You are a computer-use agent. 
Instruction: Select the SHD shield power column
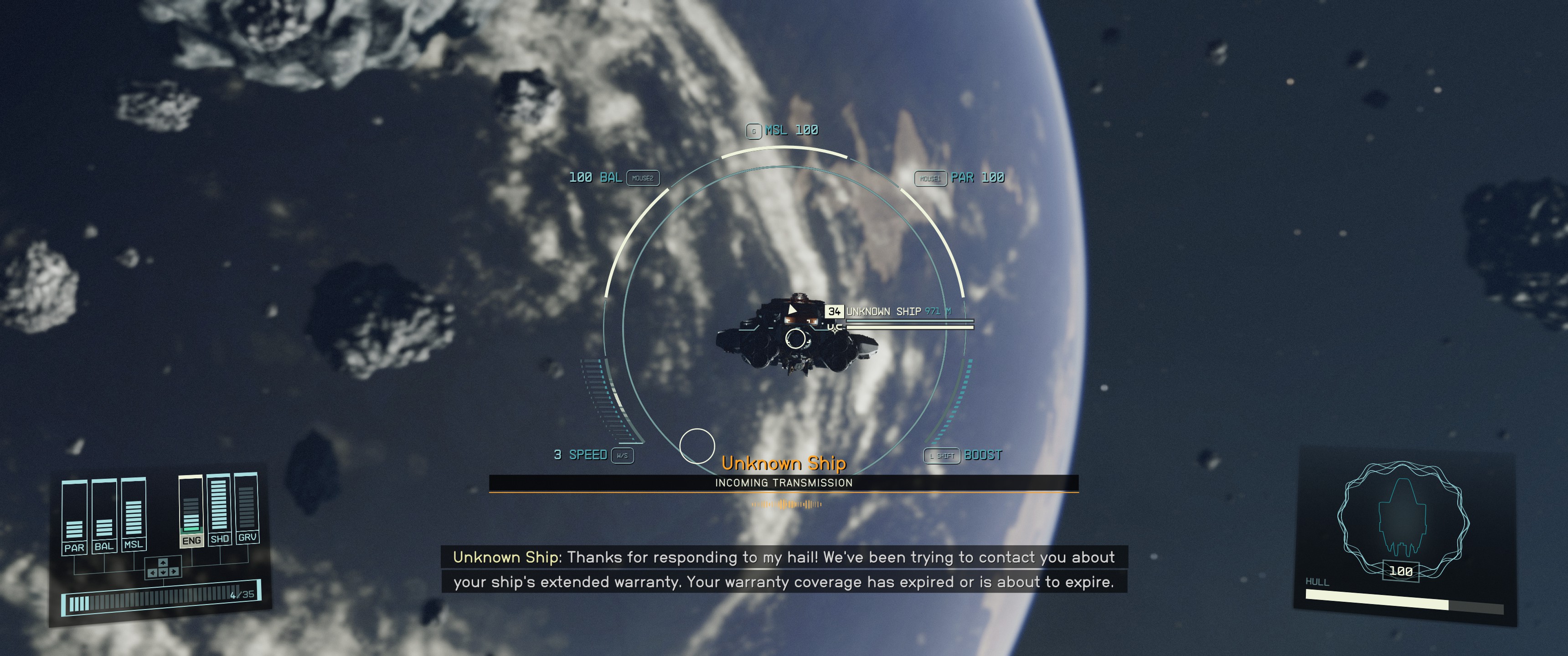point(219,509)
